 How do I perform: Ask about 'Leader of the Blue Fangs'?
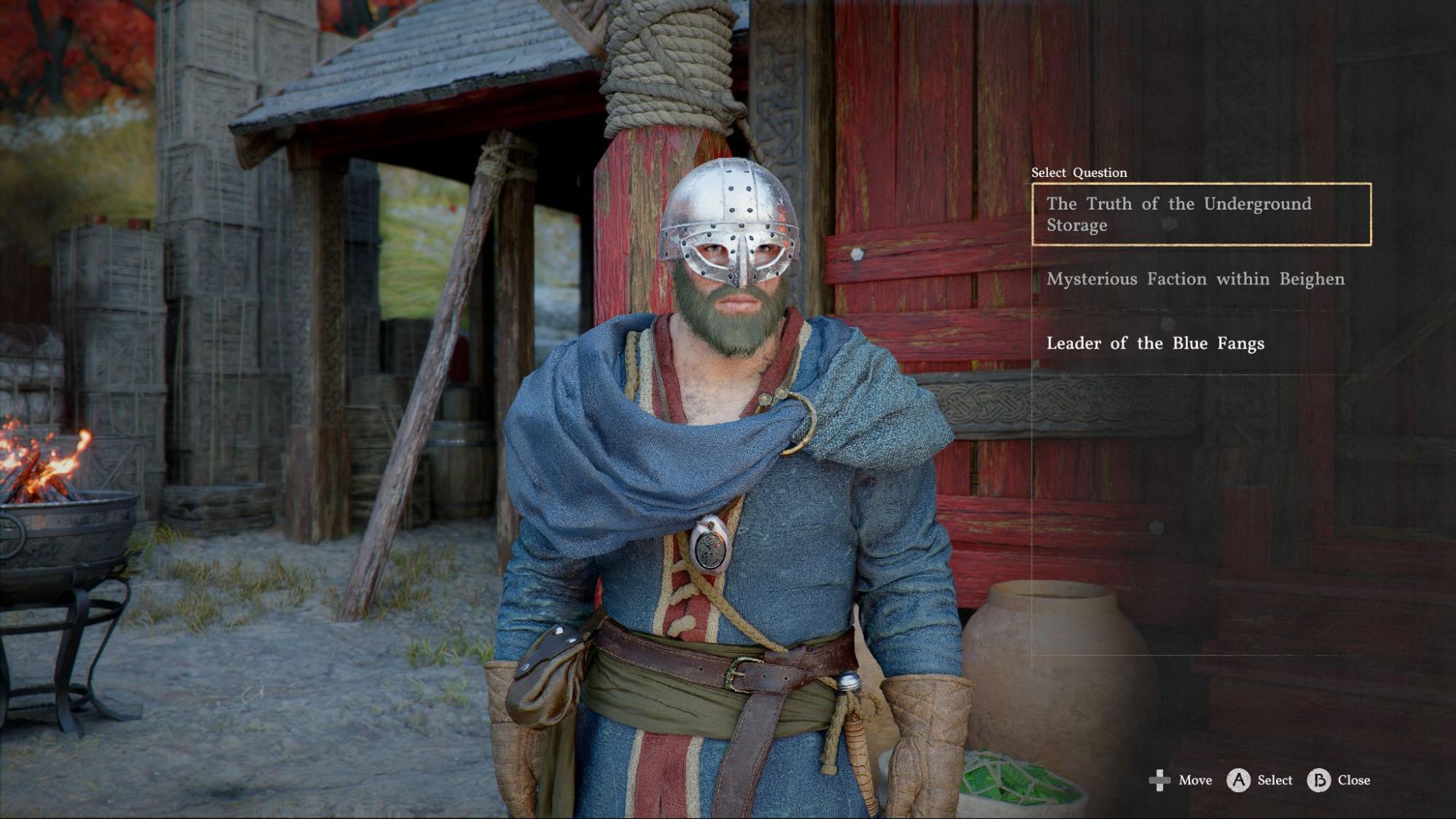coord(1155,344)
